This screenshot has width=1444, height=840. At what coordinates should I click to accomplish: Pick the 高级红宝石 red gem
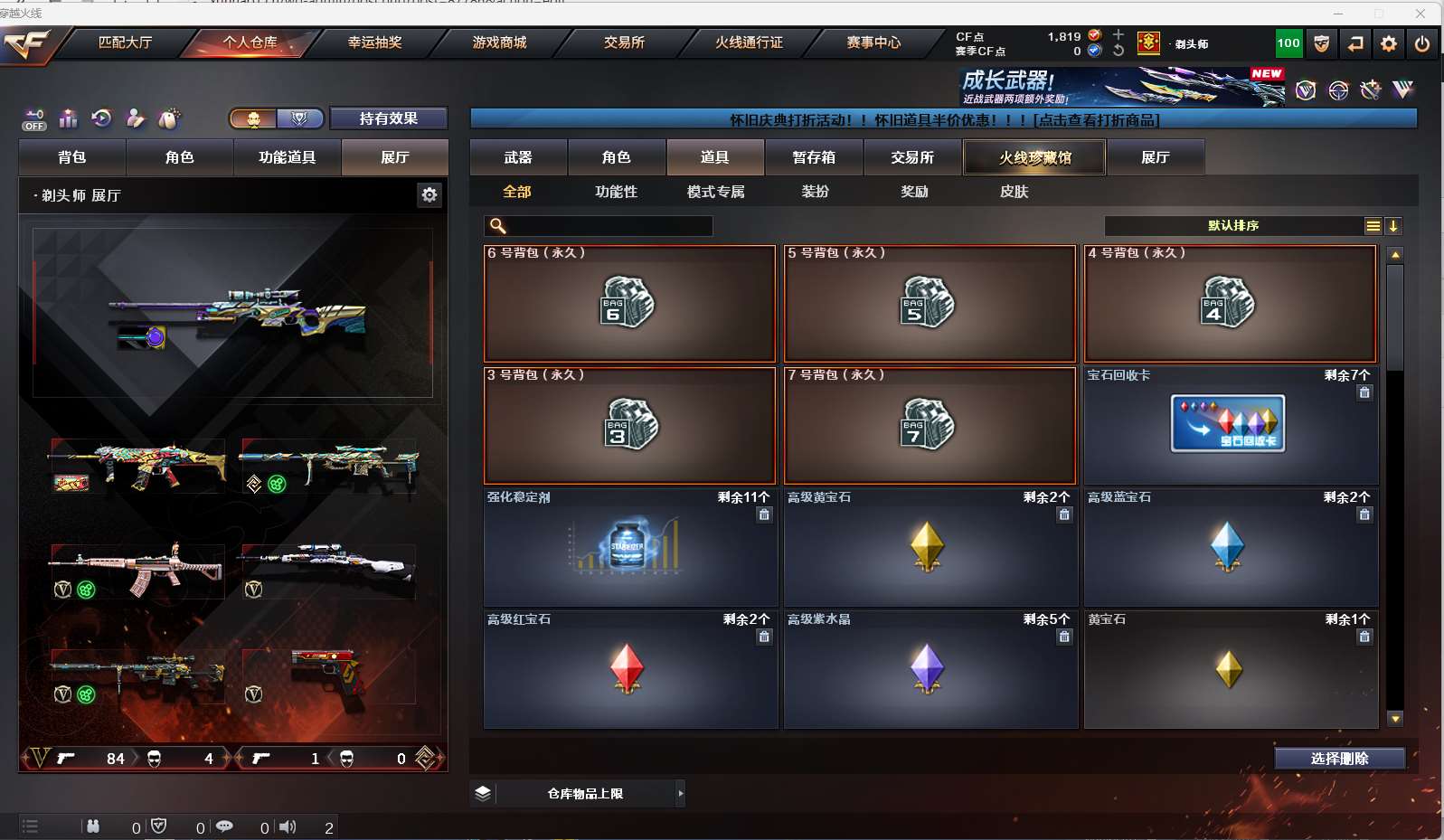tap(629, 670)
